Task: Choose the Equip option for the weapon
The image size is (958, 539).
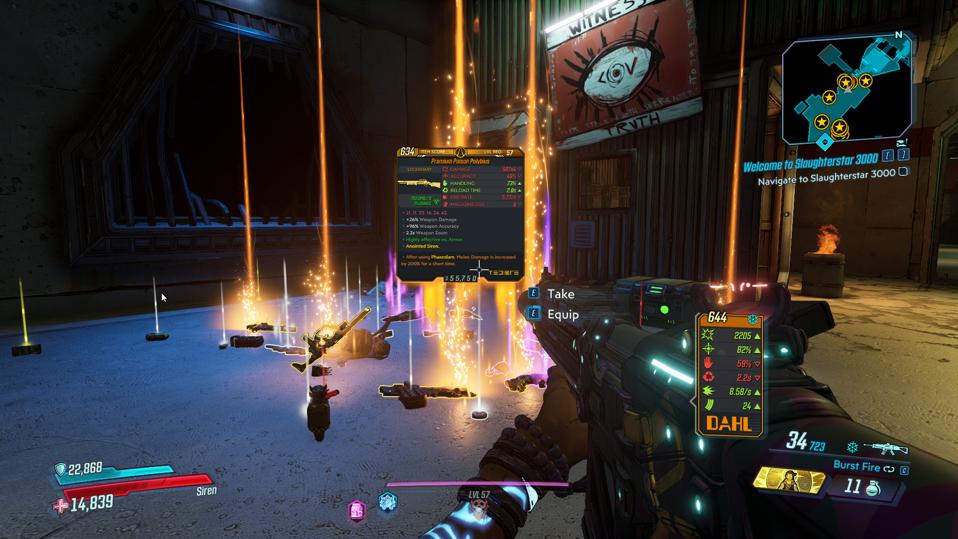Action: pyautogui.click(x=562, y=314)
